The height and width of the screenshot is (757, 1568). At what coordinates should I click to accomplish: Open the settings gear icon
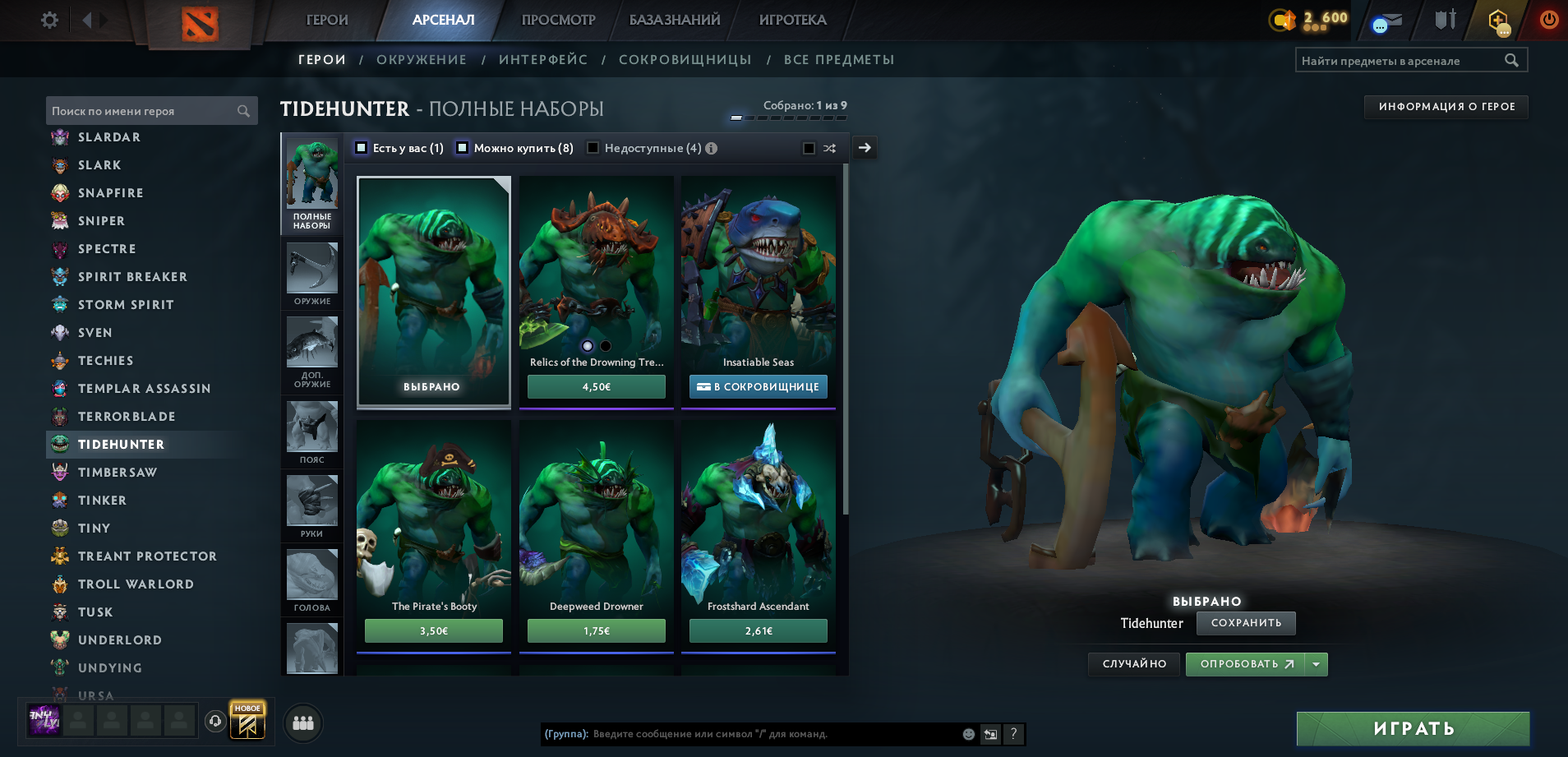point(48,20)
